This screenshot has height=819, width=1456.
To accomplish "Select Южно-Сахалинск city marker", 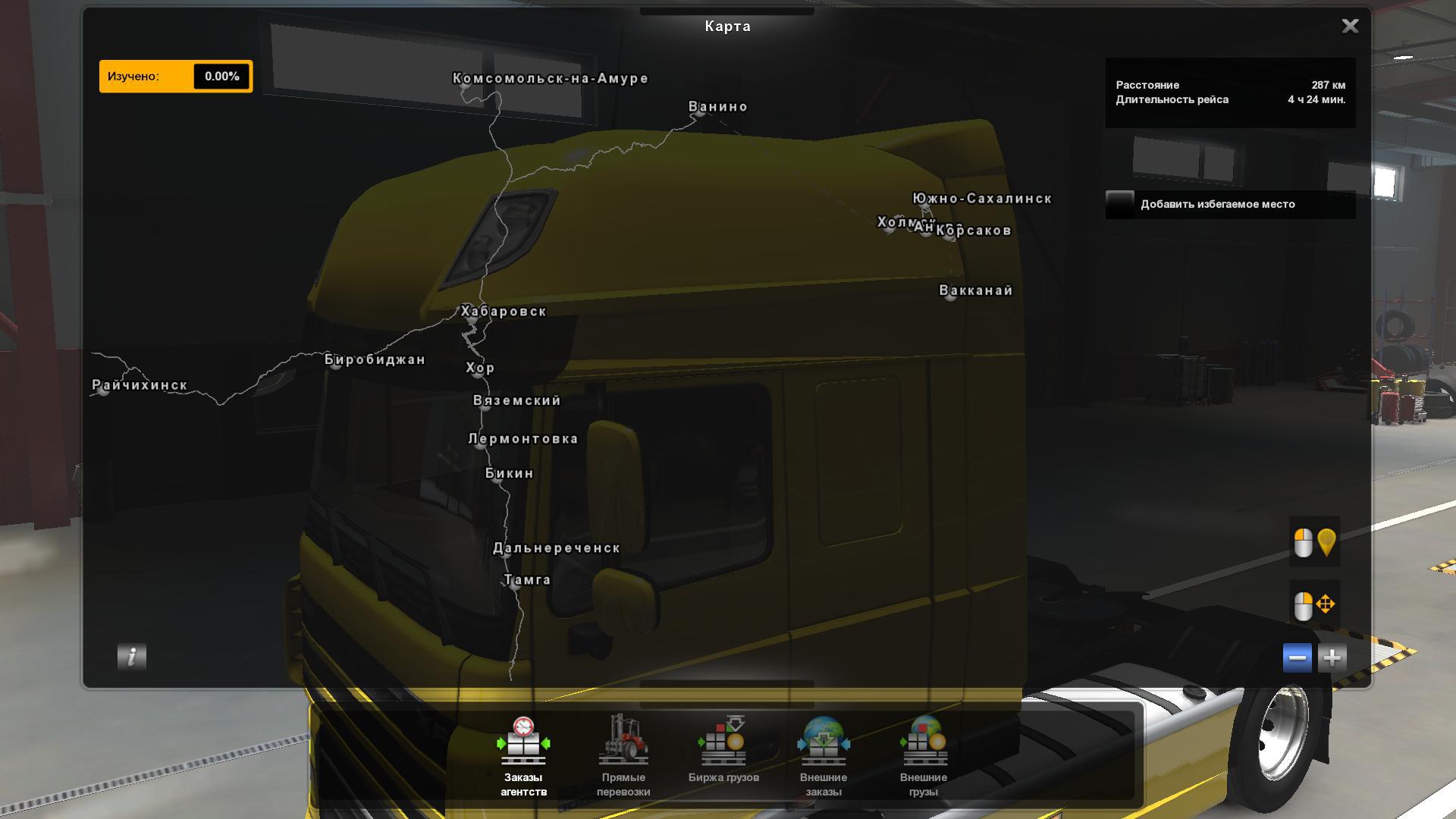I will (924, 206).
